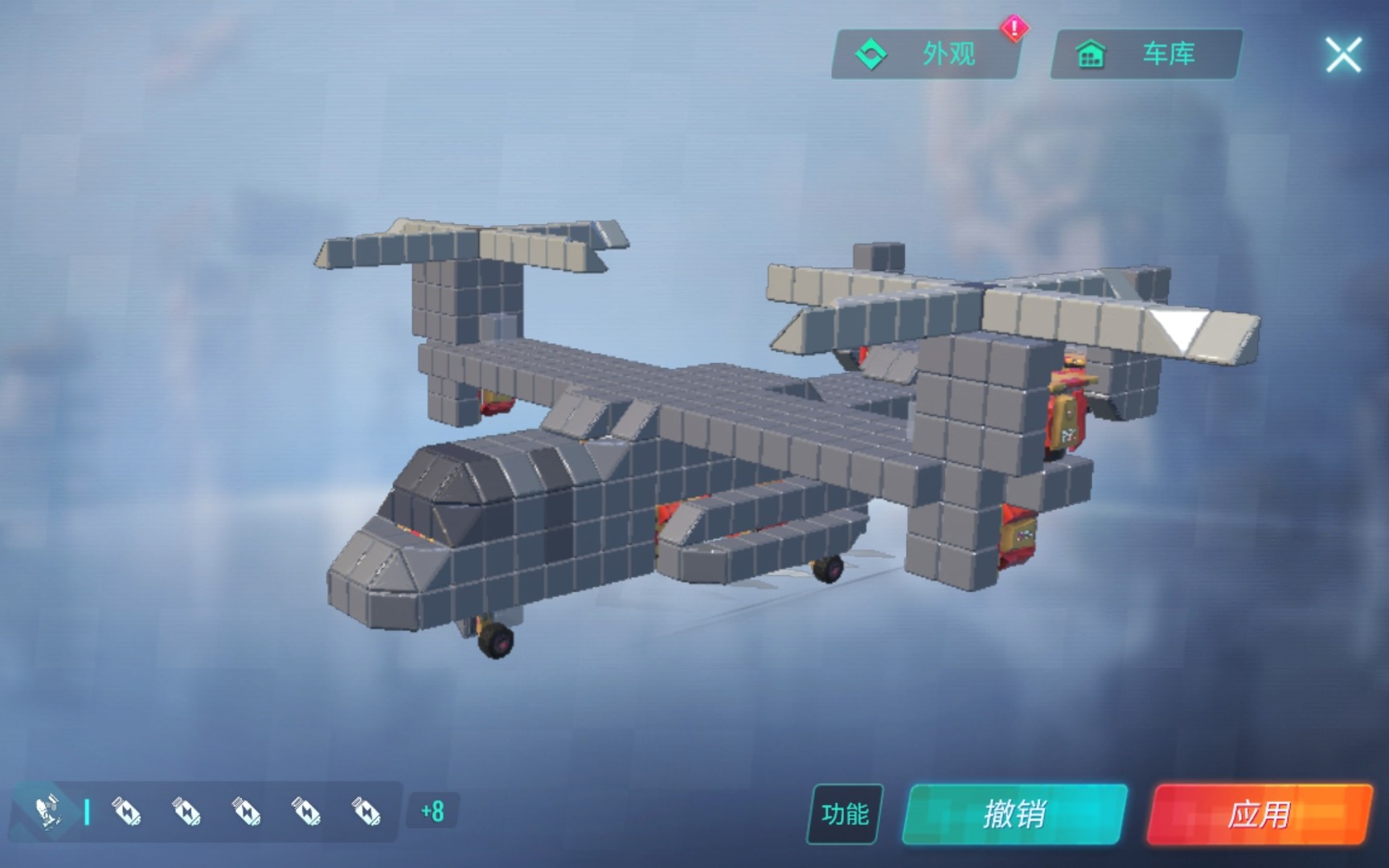
Task: Expand the +8 additional parts indicator
Action: 432,811
